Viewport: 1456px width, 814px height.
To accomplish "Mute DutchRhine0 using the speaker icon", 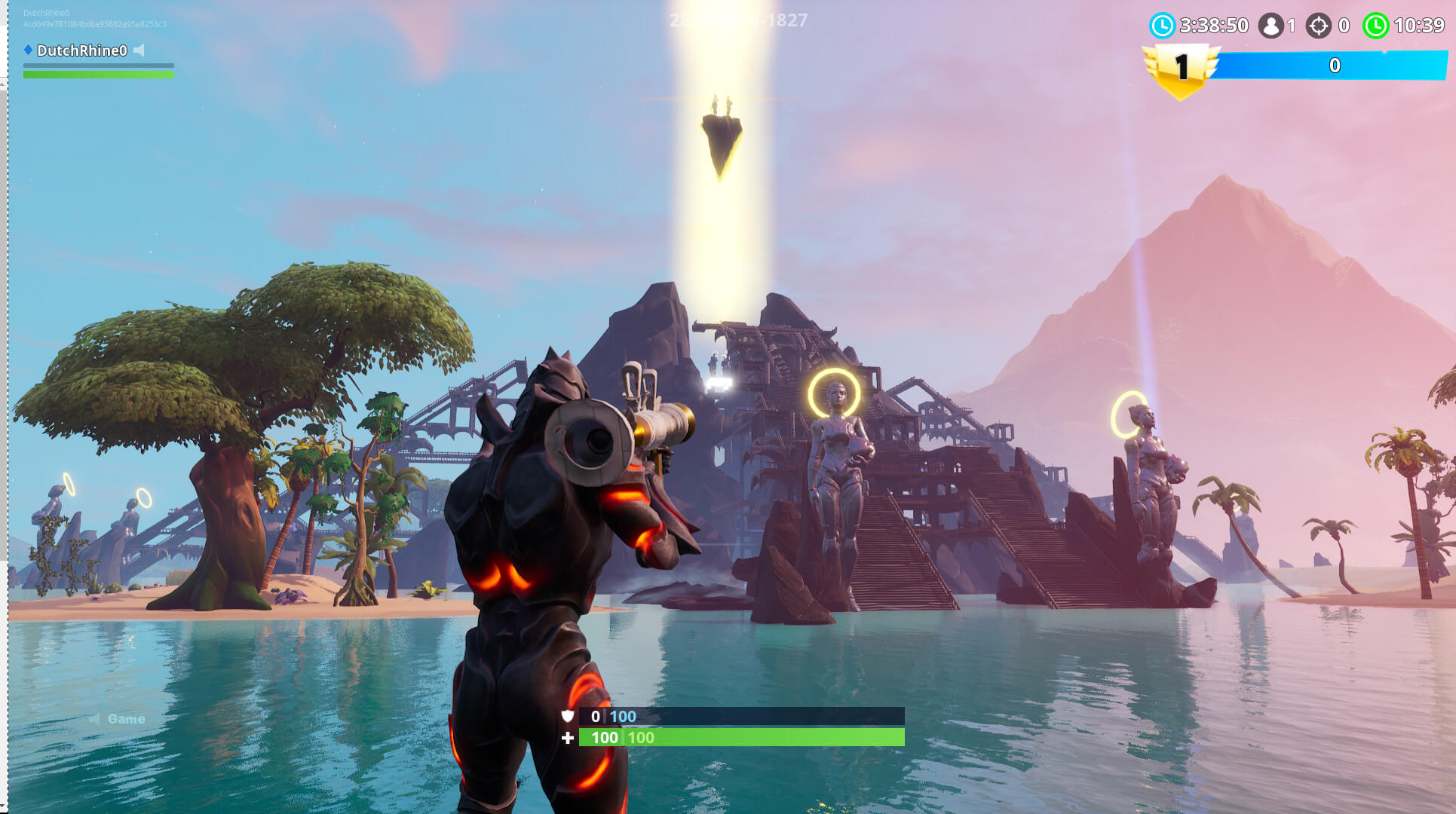I will point(138,48).
